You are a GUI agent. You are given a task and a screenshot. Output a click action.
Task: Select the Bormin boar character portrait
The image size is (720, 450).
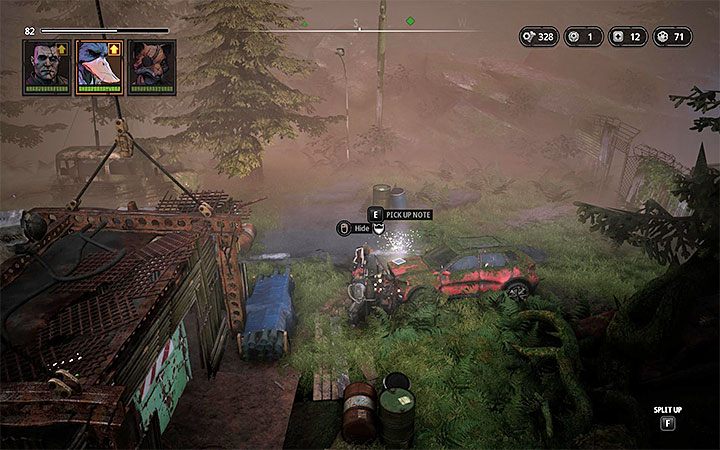click(151, 67)
